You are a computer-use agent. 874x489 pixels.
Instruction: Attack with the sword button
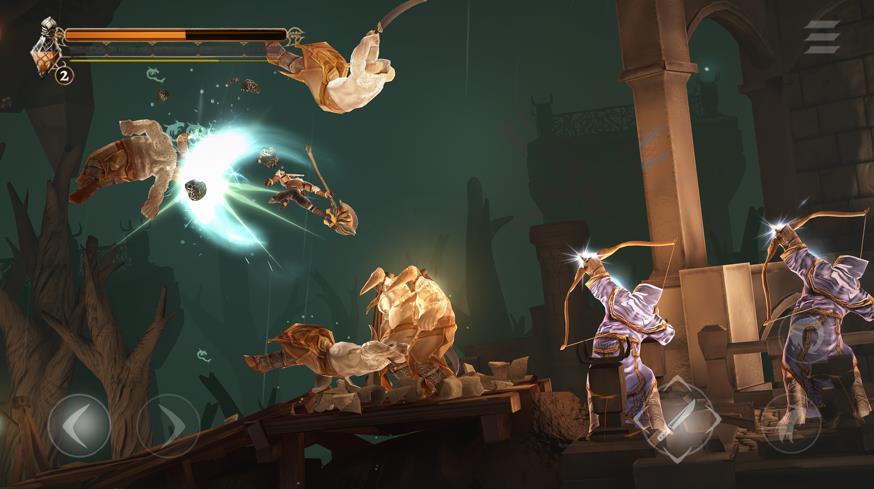tap(676, 413)
